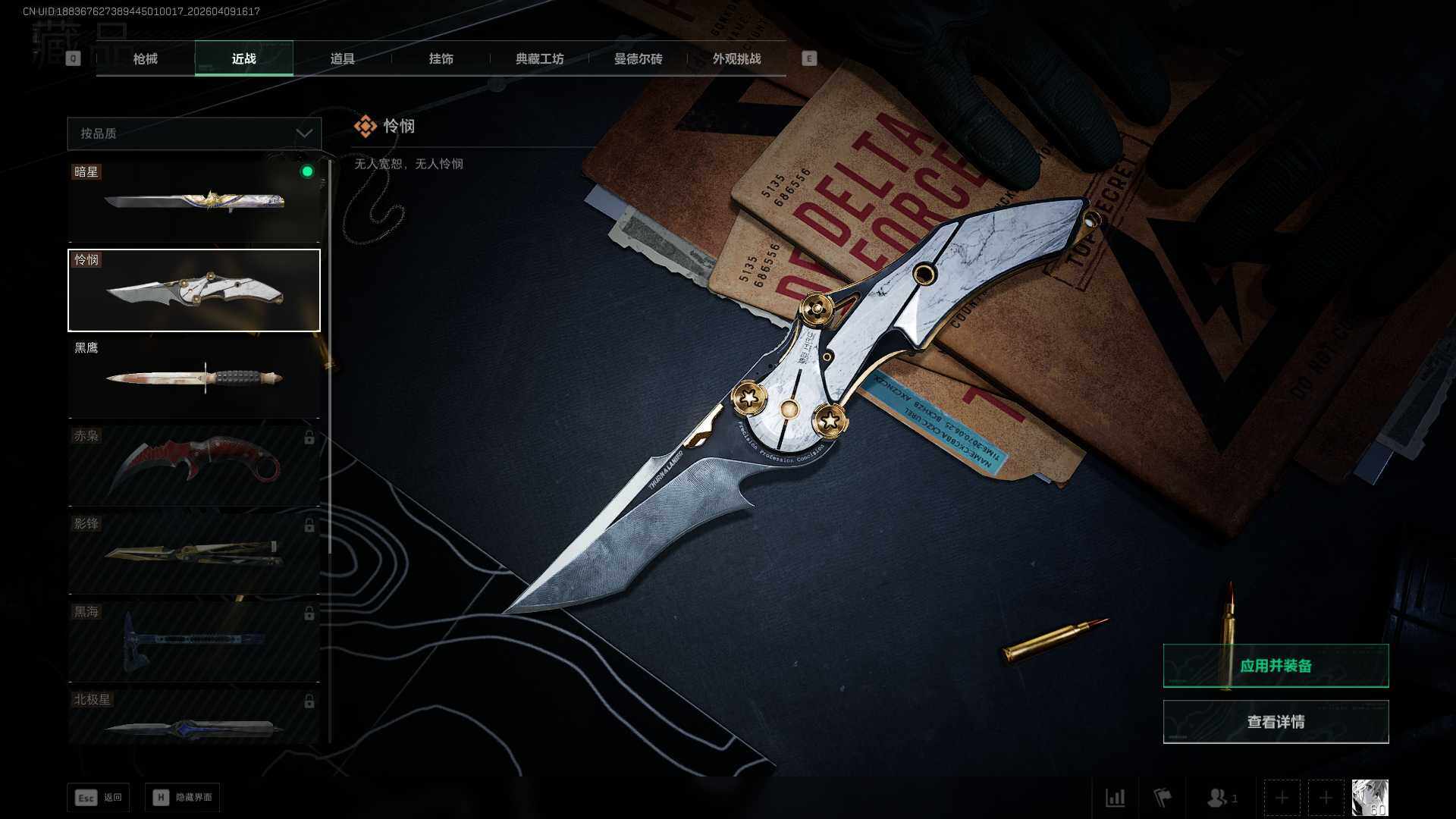Pick the locked 影锋 blade skin
Screen dimensions: 1456x819
194,554
